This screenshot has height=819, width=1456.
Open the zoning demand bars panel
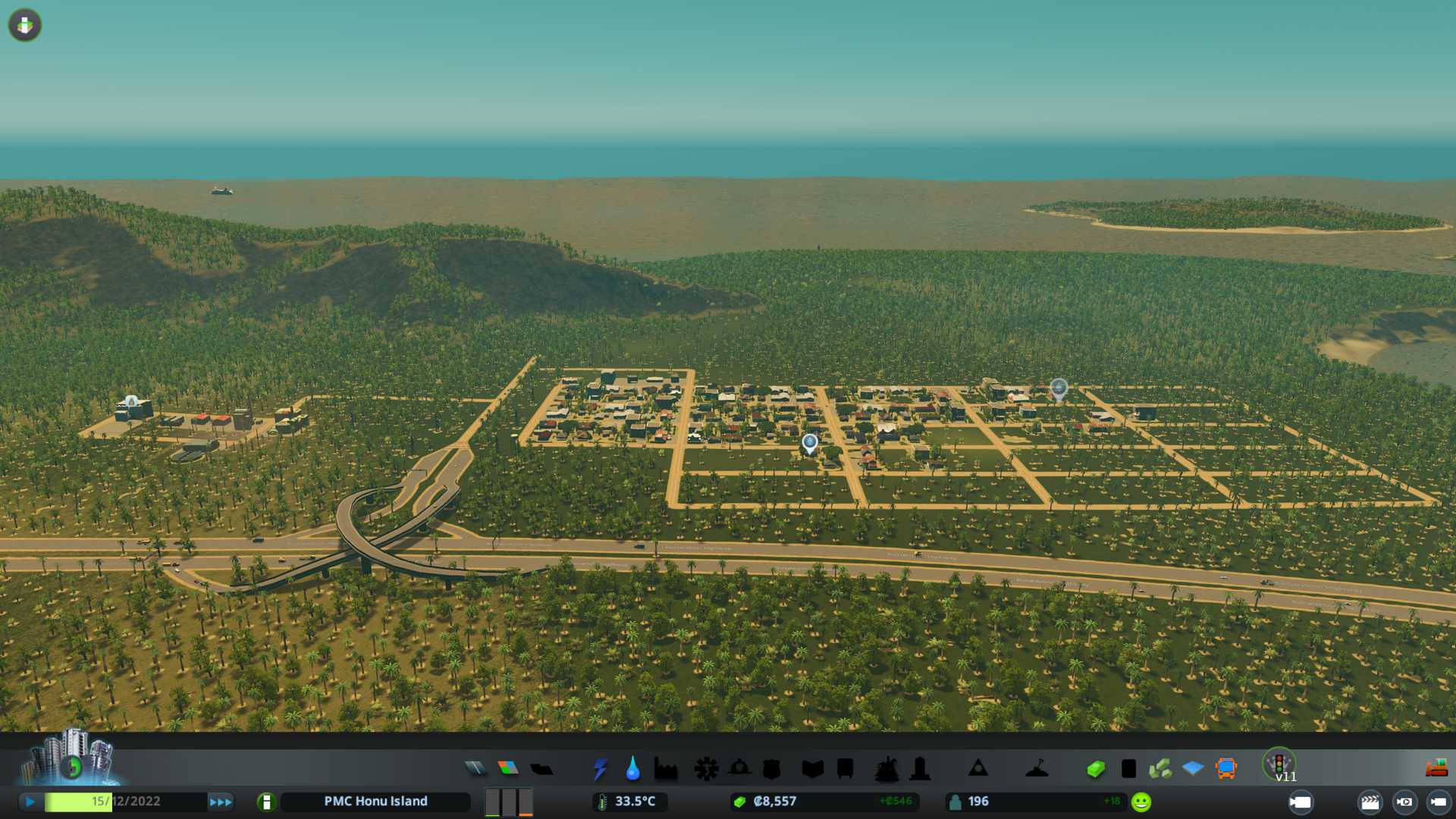[x=509, y=802]
